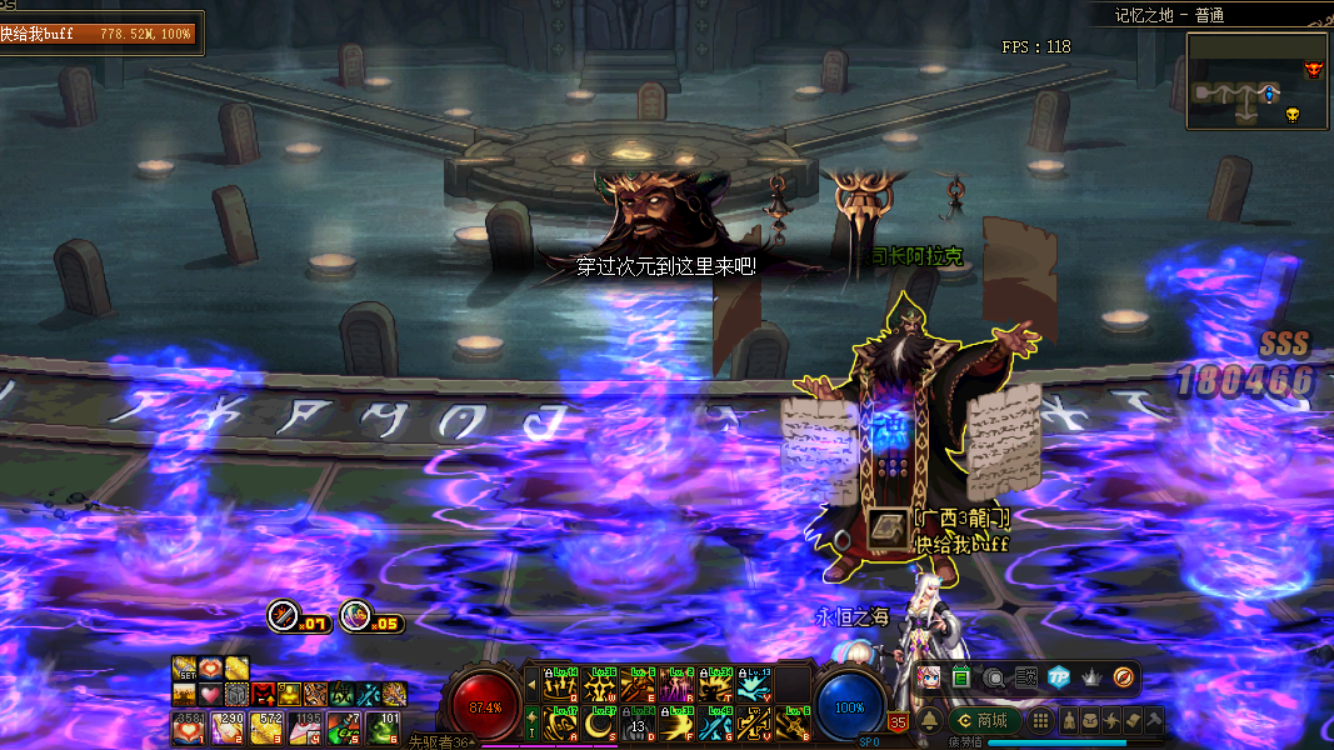
Task: Click the magnifying glass icon
Action: pyautogui.click(x=994, y=678)
